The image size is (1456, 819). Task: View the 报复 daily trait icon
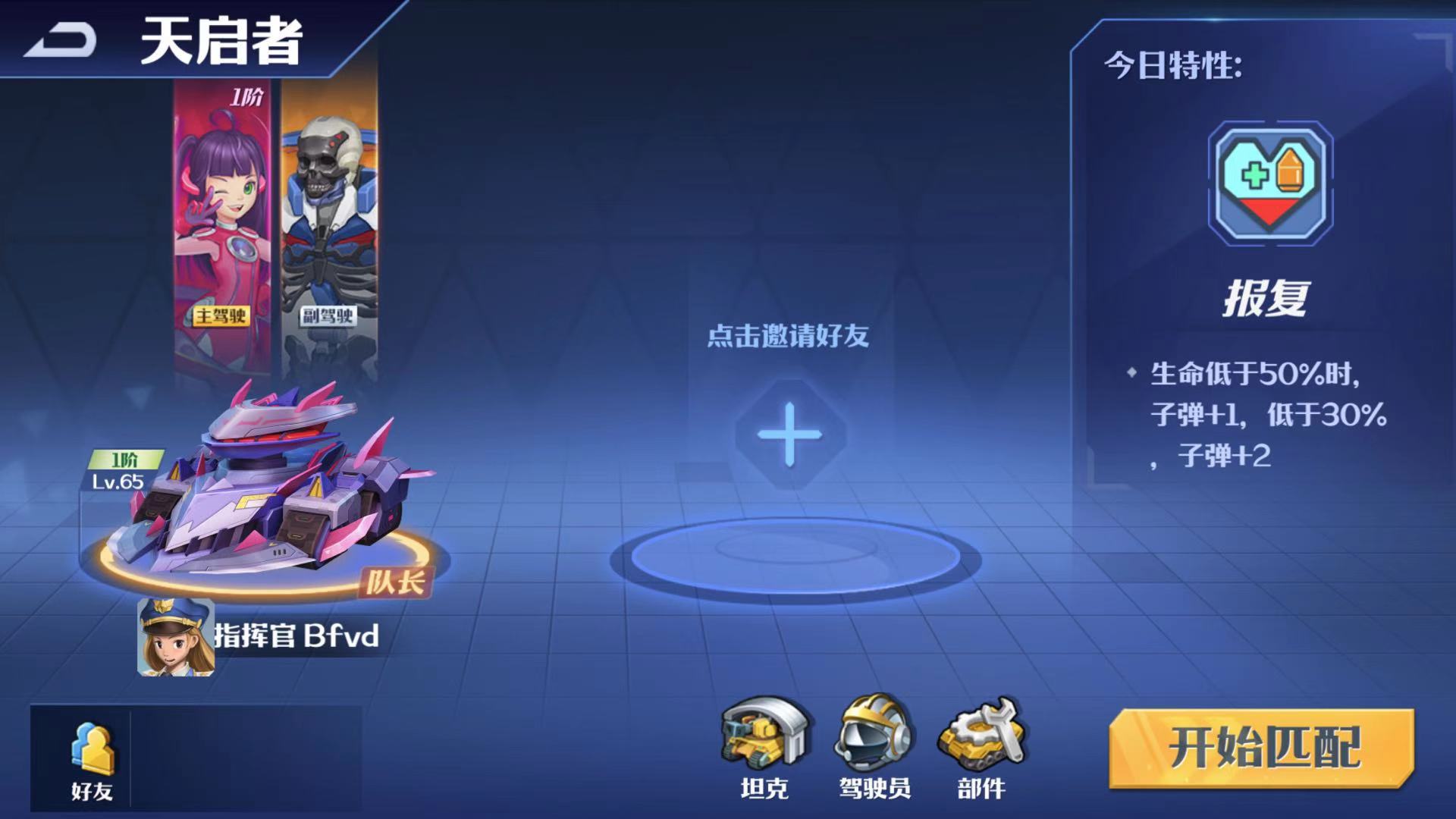click(1270, 183)
